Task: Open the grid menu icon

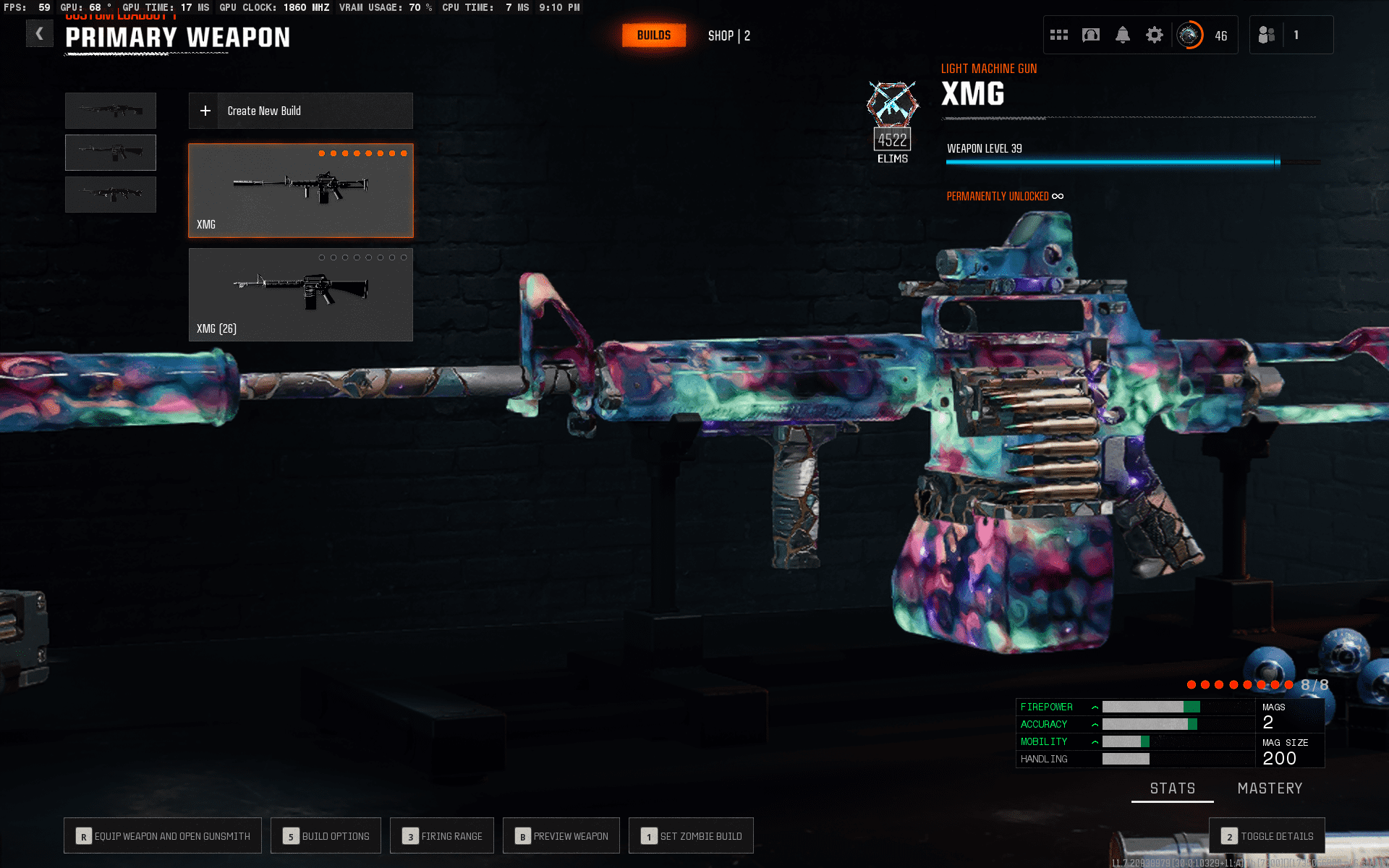Action: pos(1059,35)
